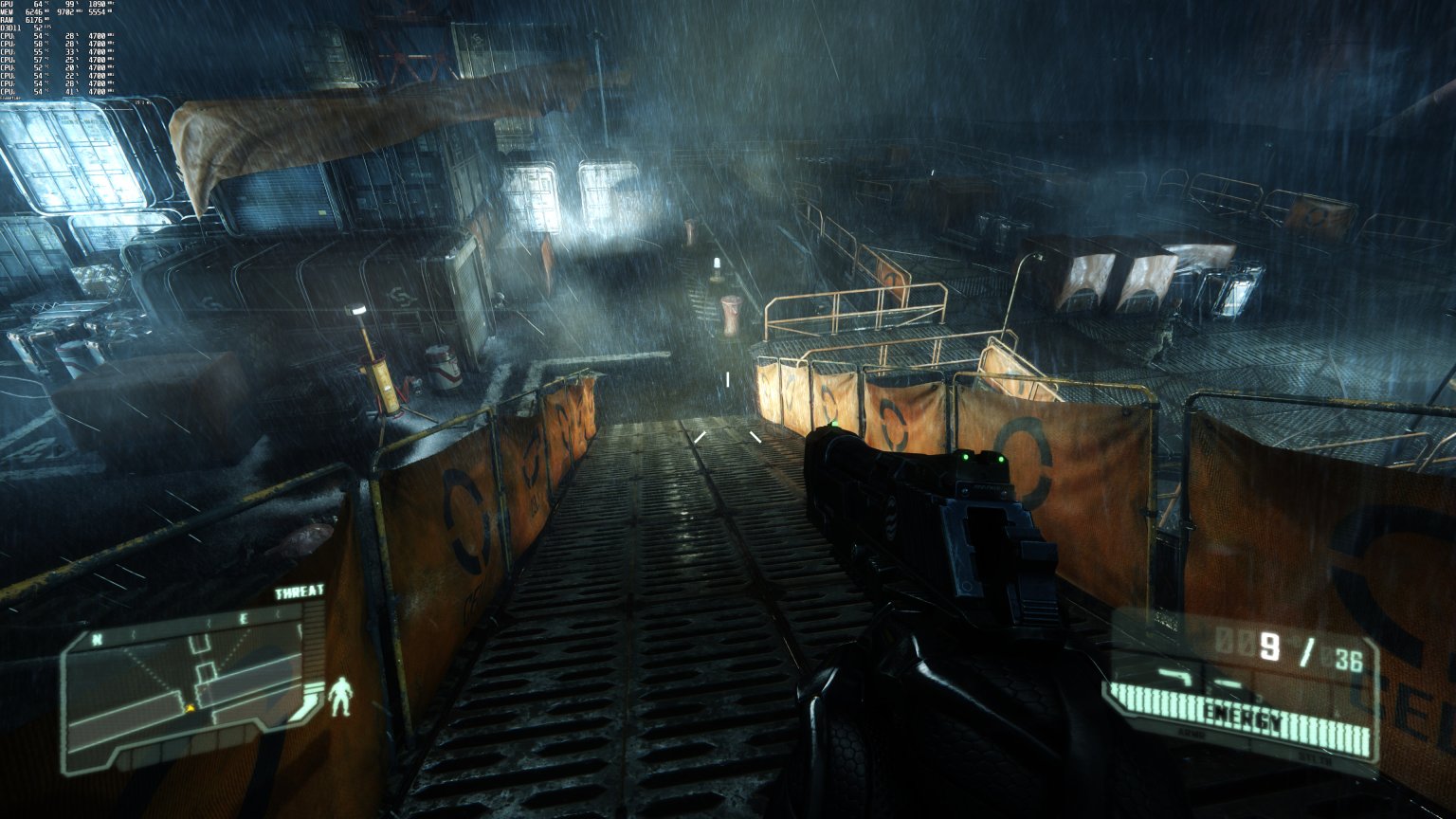Toggle the D3D11 framerate counter display
The image size is (1456, 819).
point(19,29)
